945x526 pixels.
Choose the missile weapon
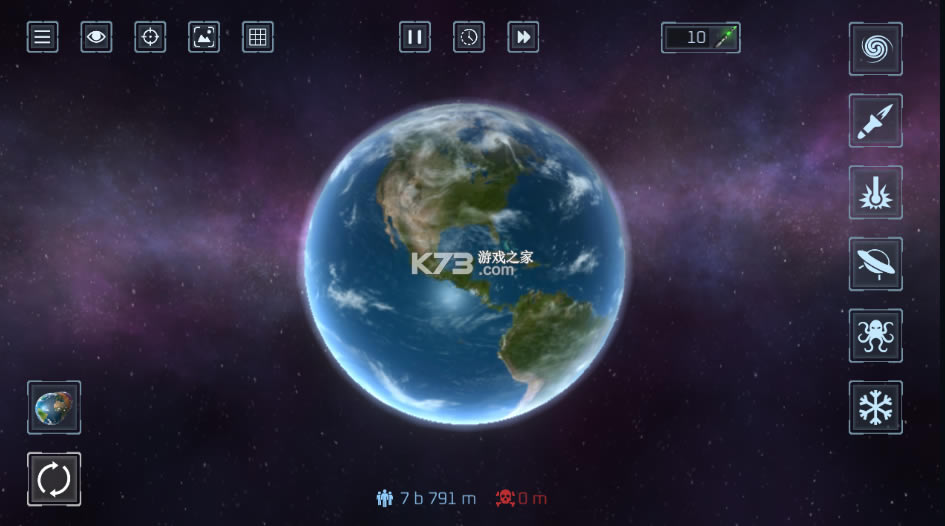pos(875,121)
